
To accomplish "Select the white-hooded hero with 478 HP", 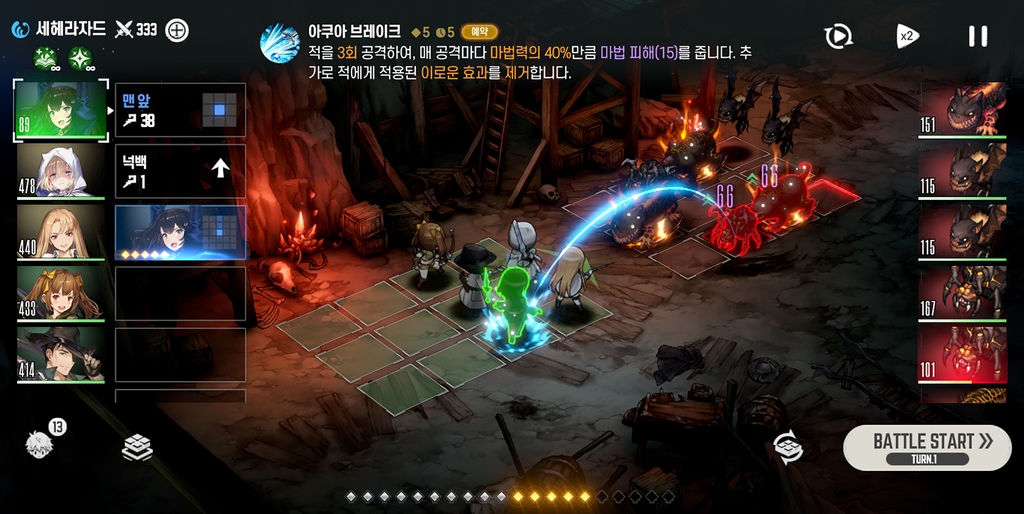I will tap(60, 171).
